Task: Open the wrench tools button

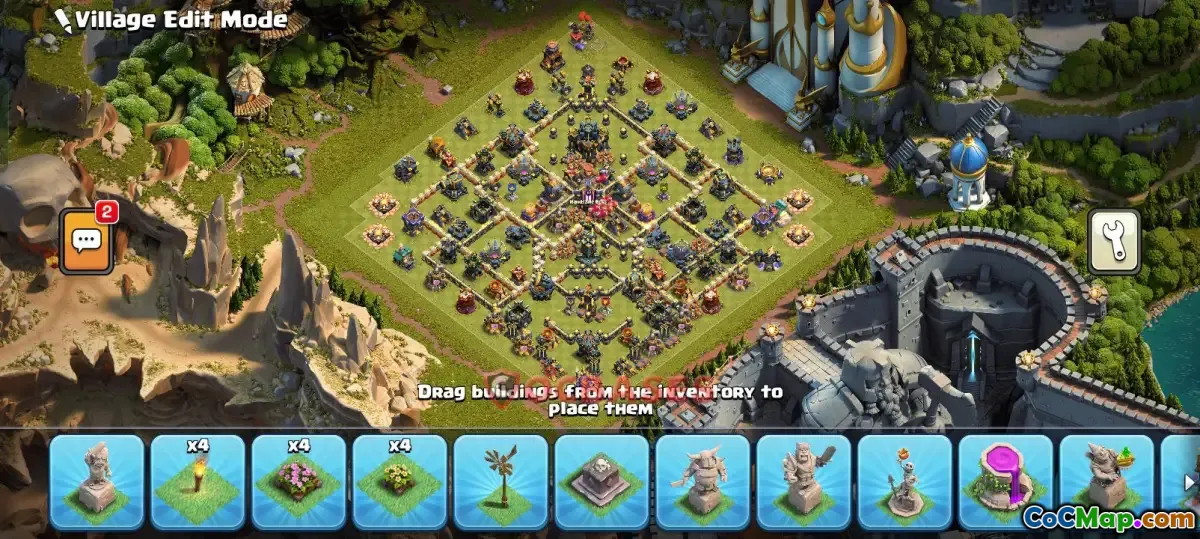Action: (1112, 241)
